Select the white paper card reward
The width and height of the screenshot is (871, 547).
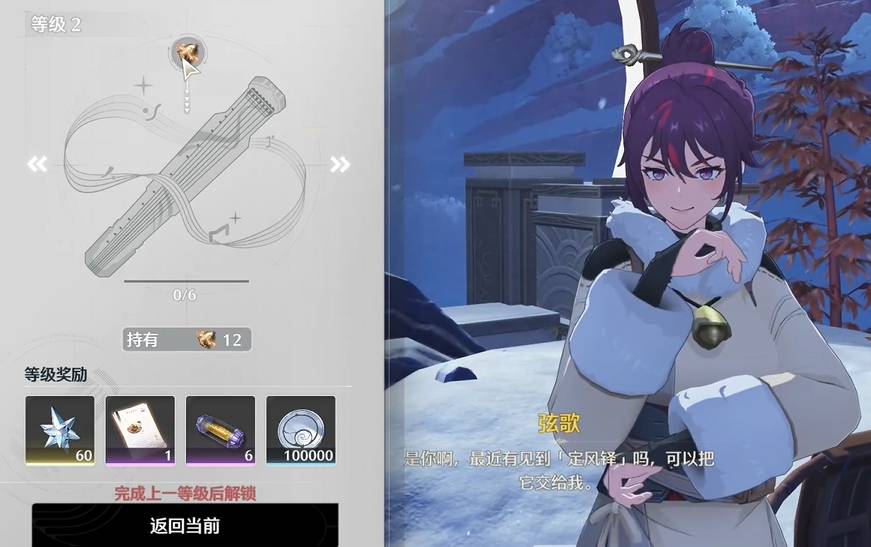coord(140,430)
